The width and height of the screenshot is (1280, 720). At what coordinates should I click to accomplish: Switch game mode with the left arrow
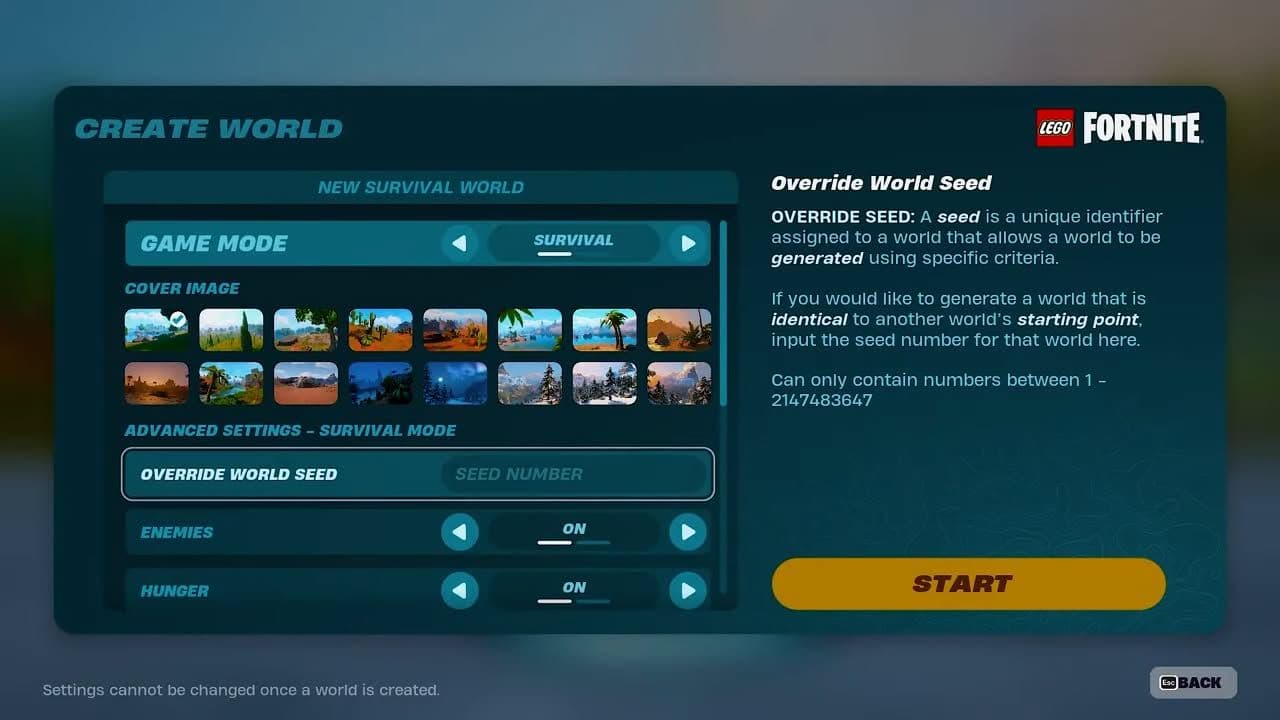[x=459, y=243]
